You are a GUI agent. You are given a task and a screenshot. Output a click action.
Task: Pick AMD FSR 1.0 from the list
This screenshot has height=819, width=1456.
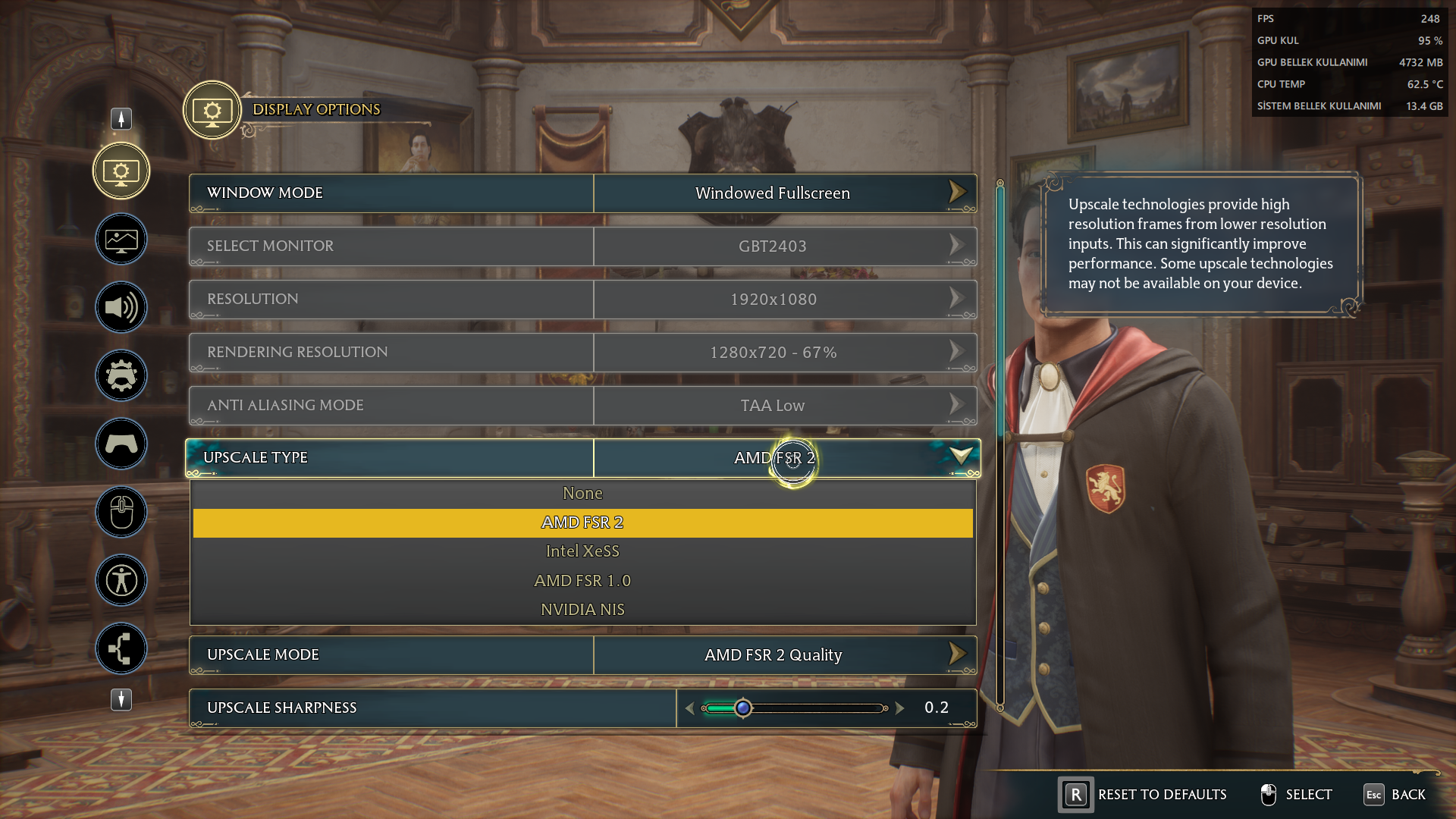pyautogui.click(x=582, y=581)
